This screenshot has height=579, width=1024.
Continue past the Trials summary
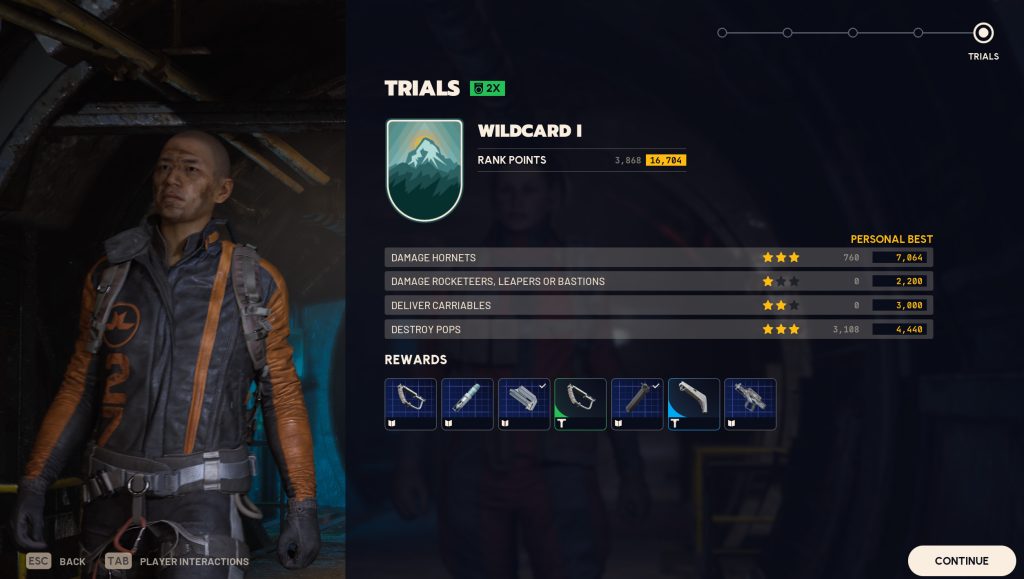[x=960, y=561]
